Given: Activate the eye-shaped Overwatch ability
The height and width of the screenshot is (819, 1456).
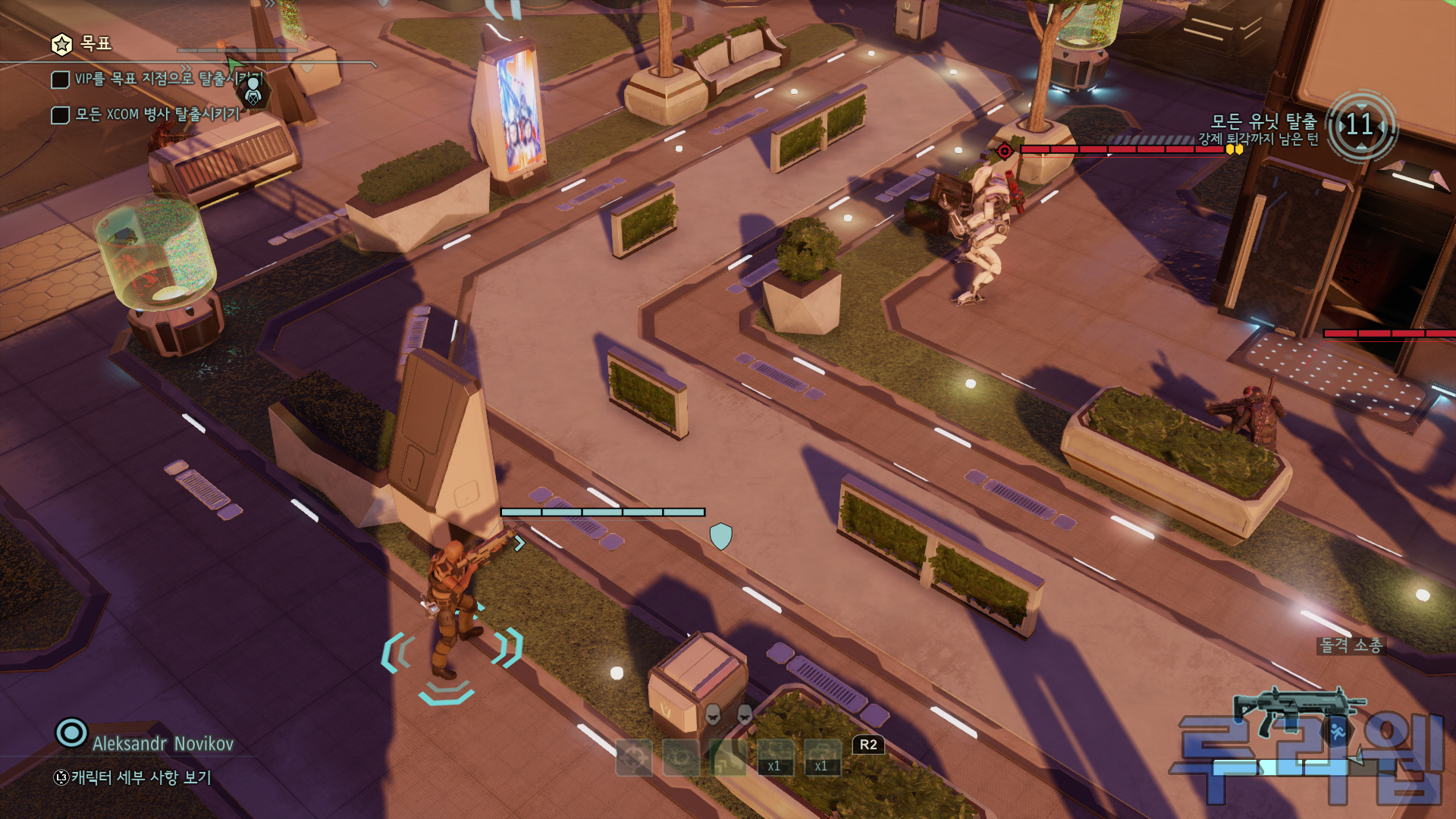Looking at the screenshot, I should coord(681,758).
